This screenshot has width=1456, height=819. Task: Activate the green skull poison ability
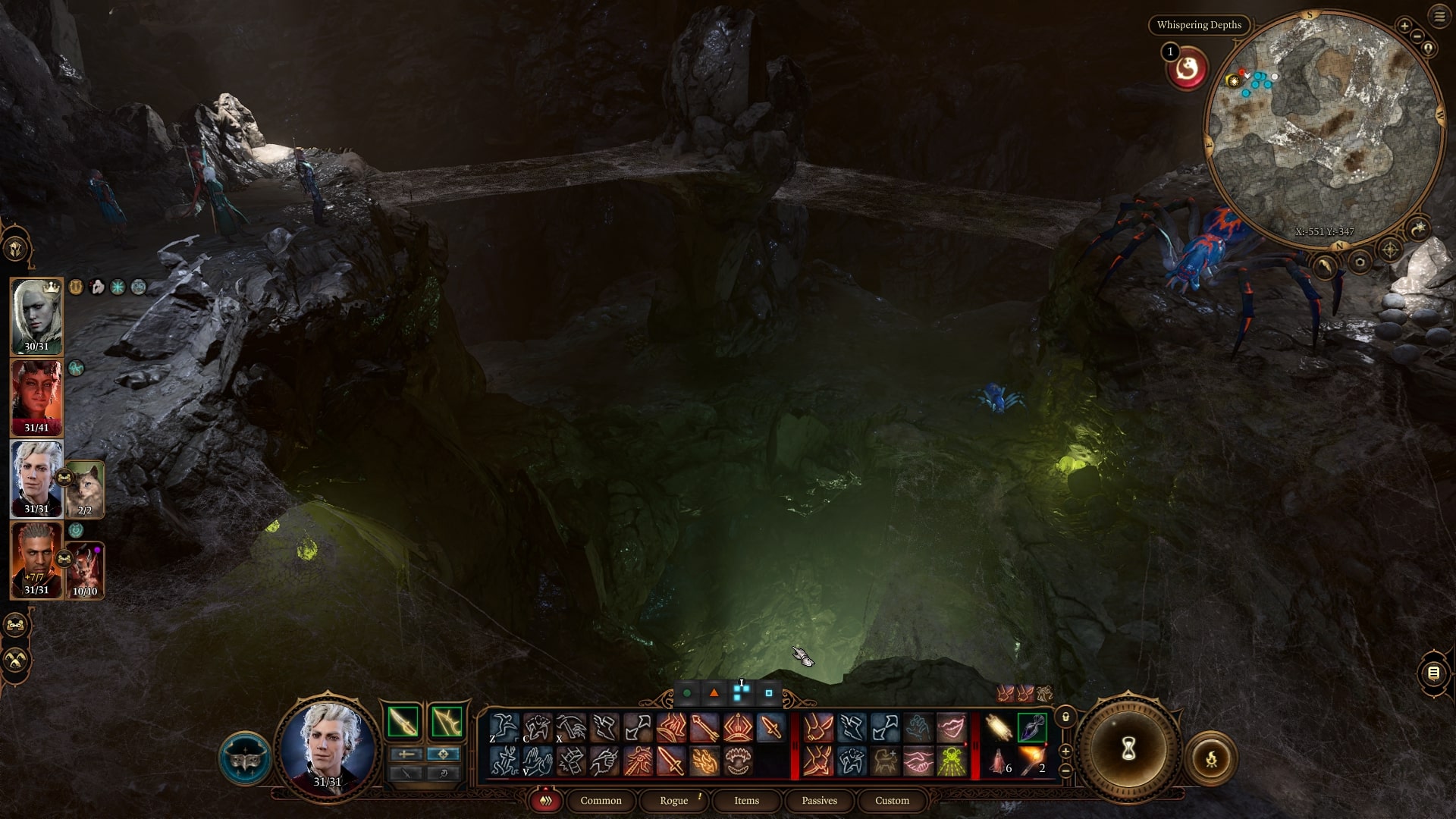tap(951, 761)
